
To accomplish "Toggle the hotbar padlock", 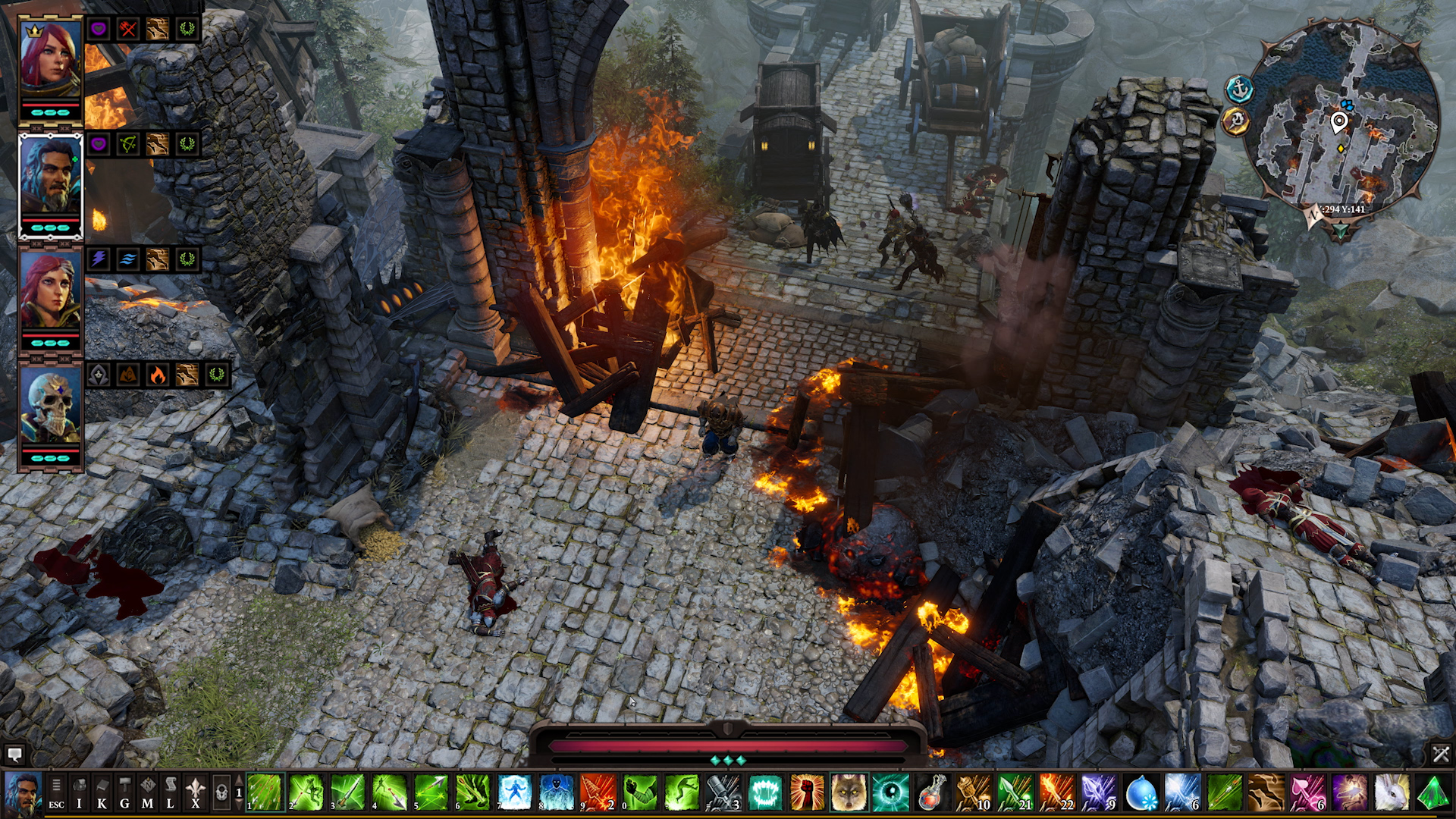I will pyautogui.click(x=221, y=792).
